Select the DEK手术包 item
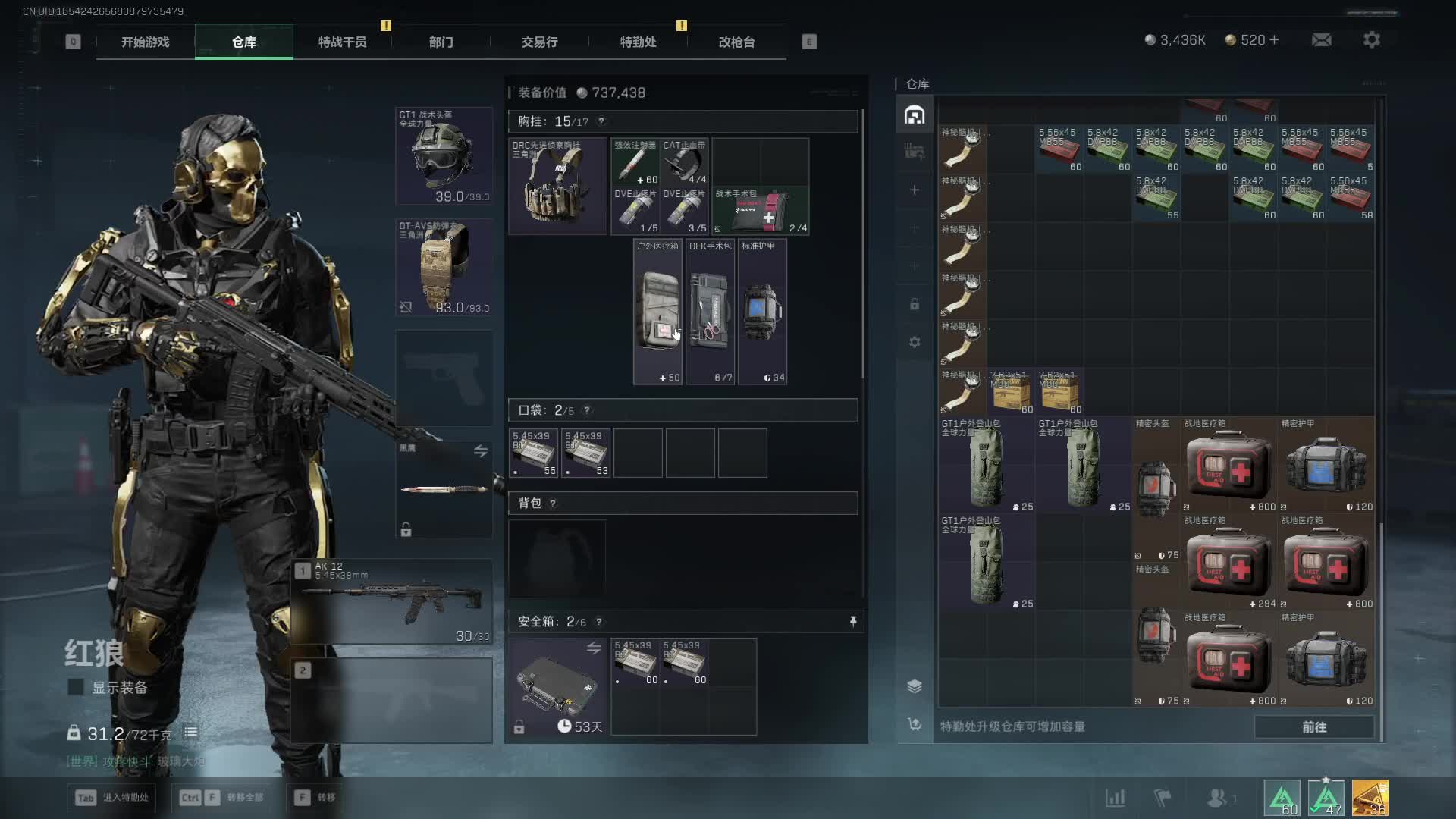This screenshot has height=819, width=1456. (710, 312)
